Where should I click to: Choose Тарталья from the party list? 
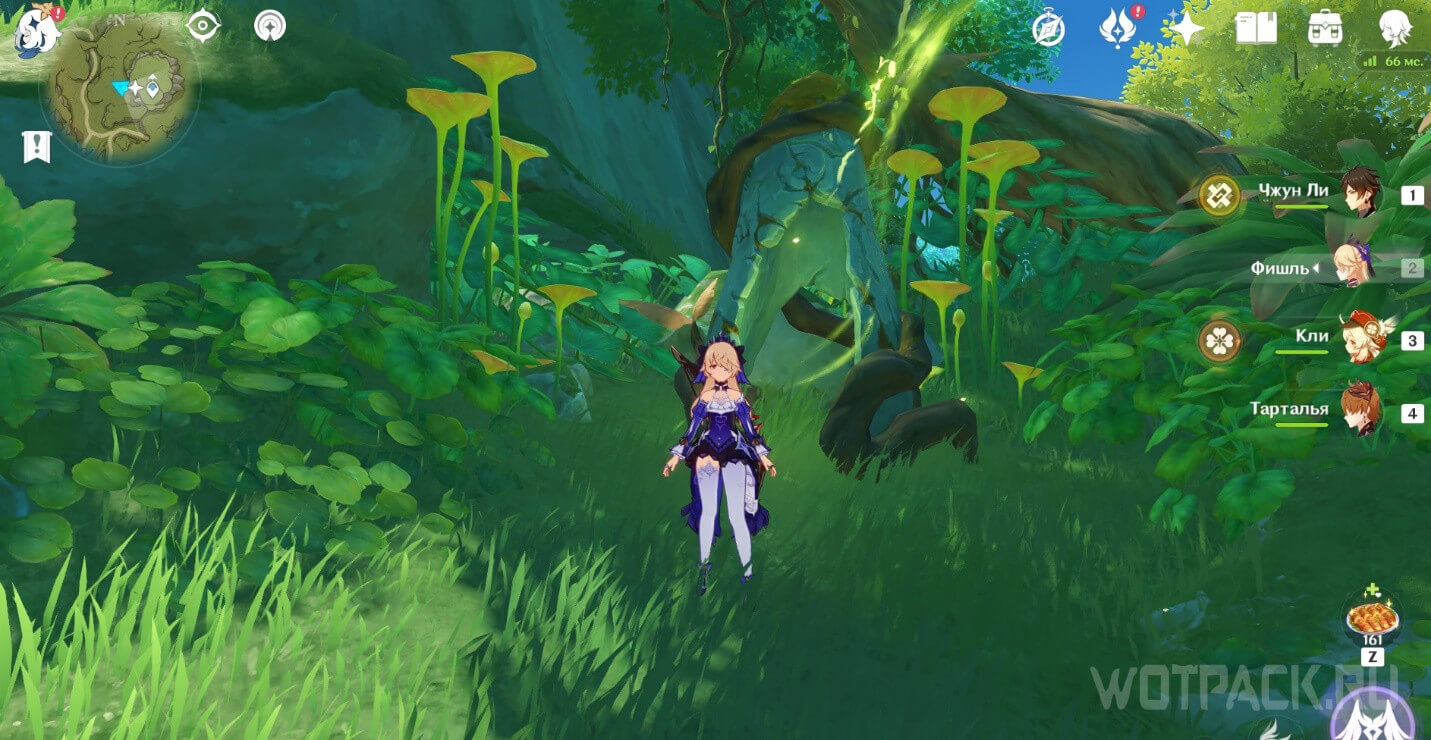(x=1360, y=410)
